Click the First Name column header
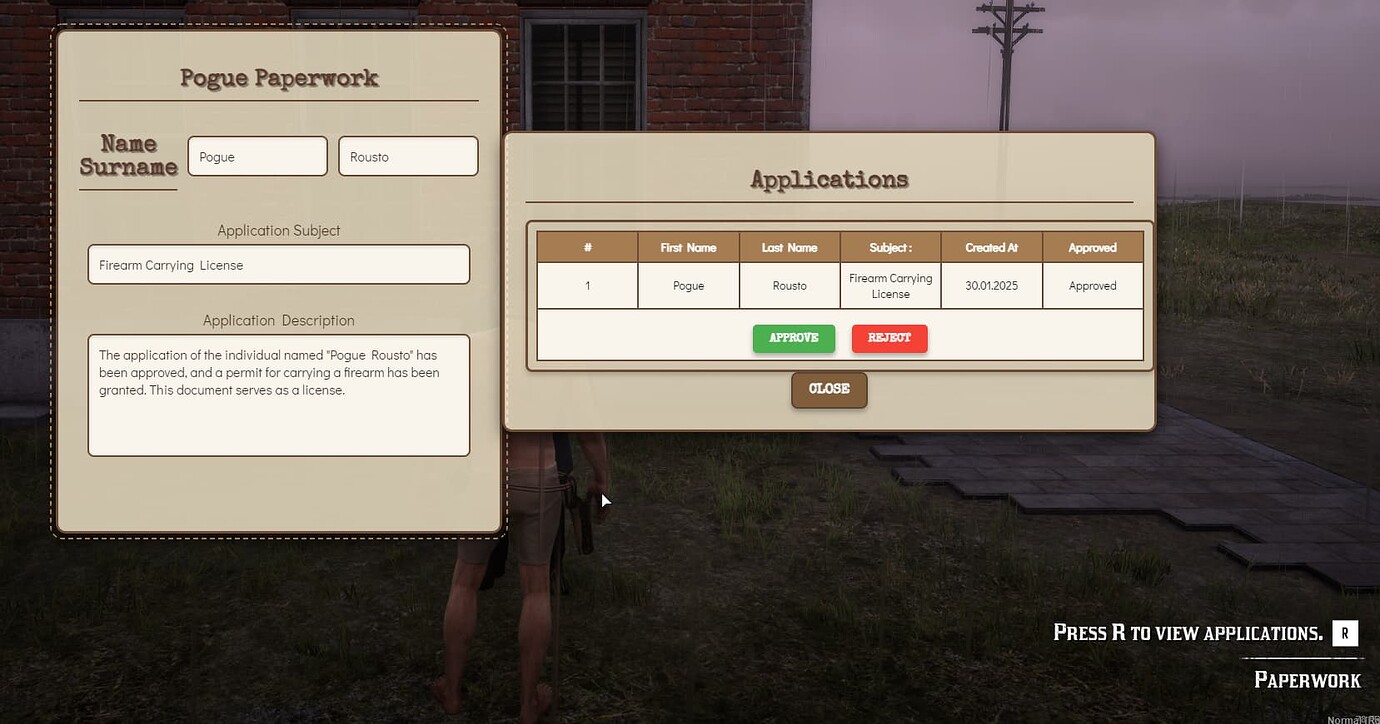The height and width of the screenshot is (724, 1380). pyautogui.click(x=688, y=247)
